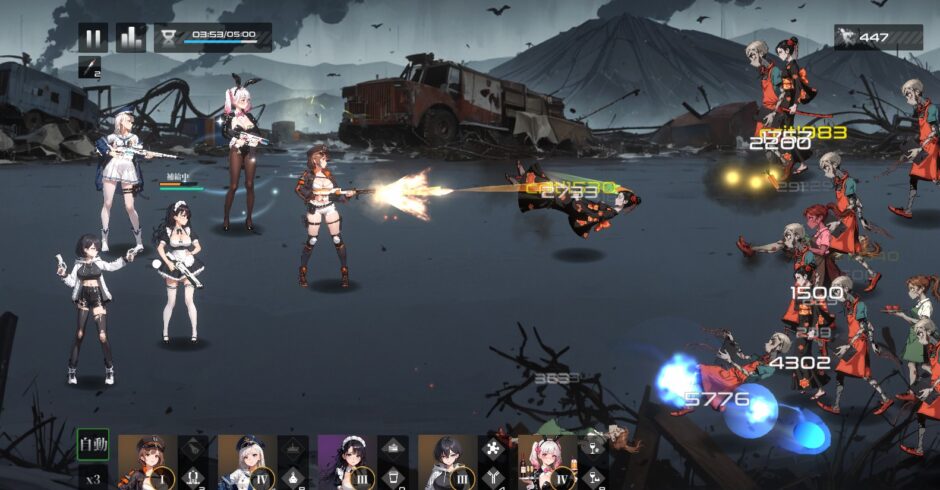Pick the maid character portrait
940x490 pixels.
[x=347, y=462]
